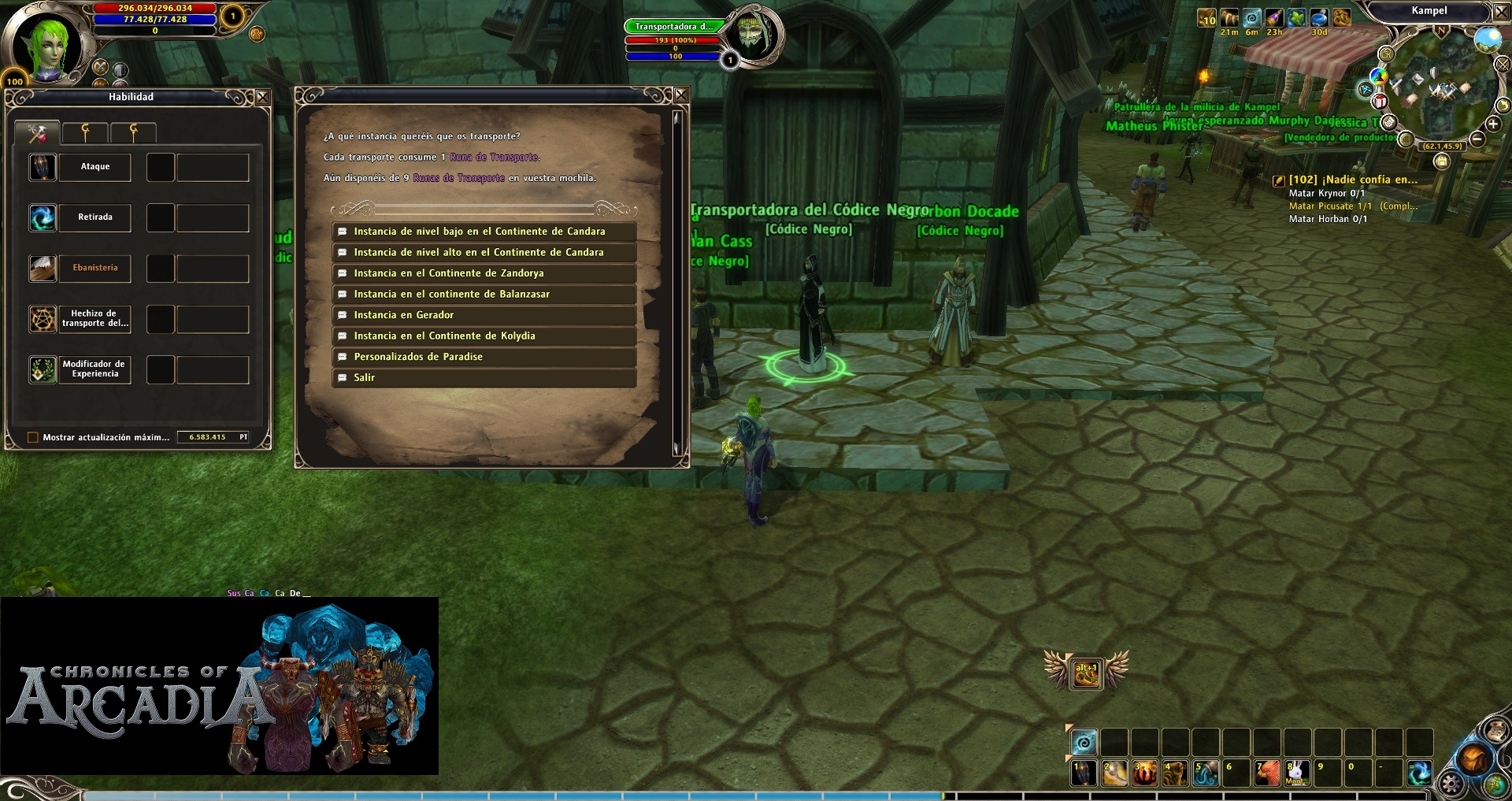
Task: Pick Instancia en el Continente de Zandorya
Action: click(x=448, y=273)
